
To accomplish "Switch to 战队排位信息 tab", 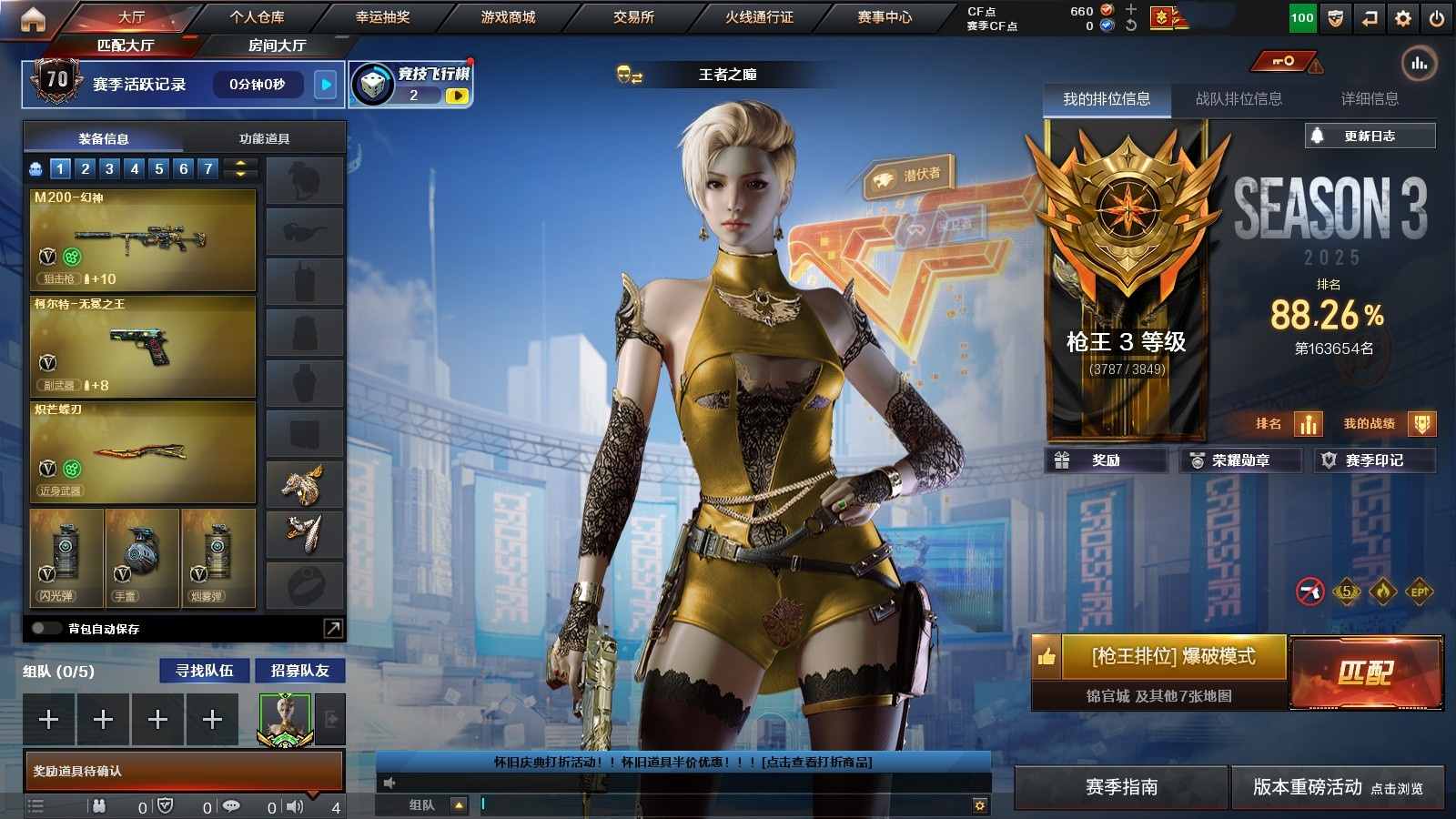I will 1239,98.
